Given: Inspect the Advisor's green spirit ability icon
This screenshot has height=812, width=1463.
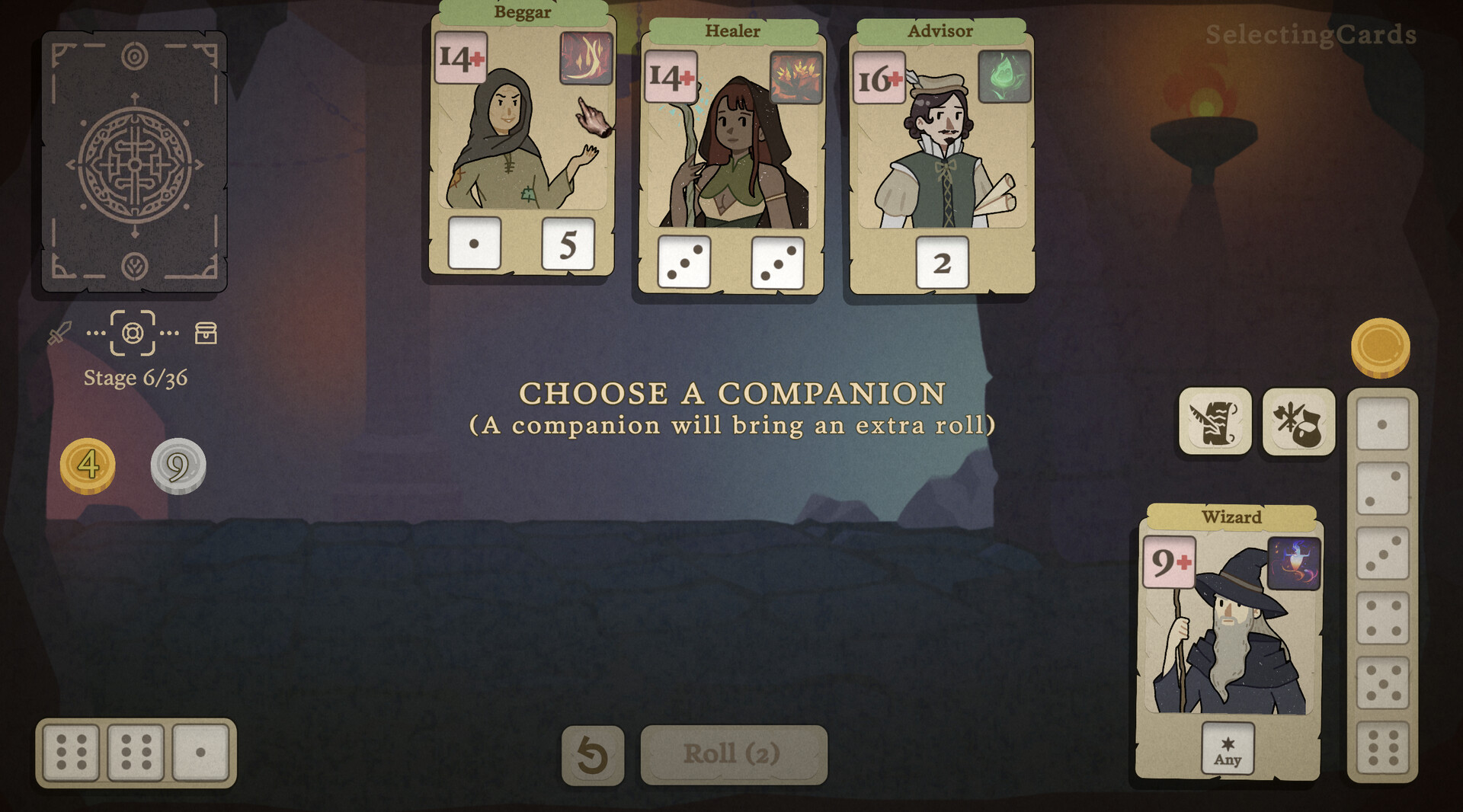Looking at the screenshot, I should [x=1004, y=77].
